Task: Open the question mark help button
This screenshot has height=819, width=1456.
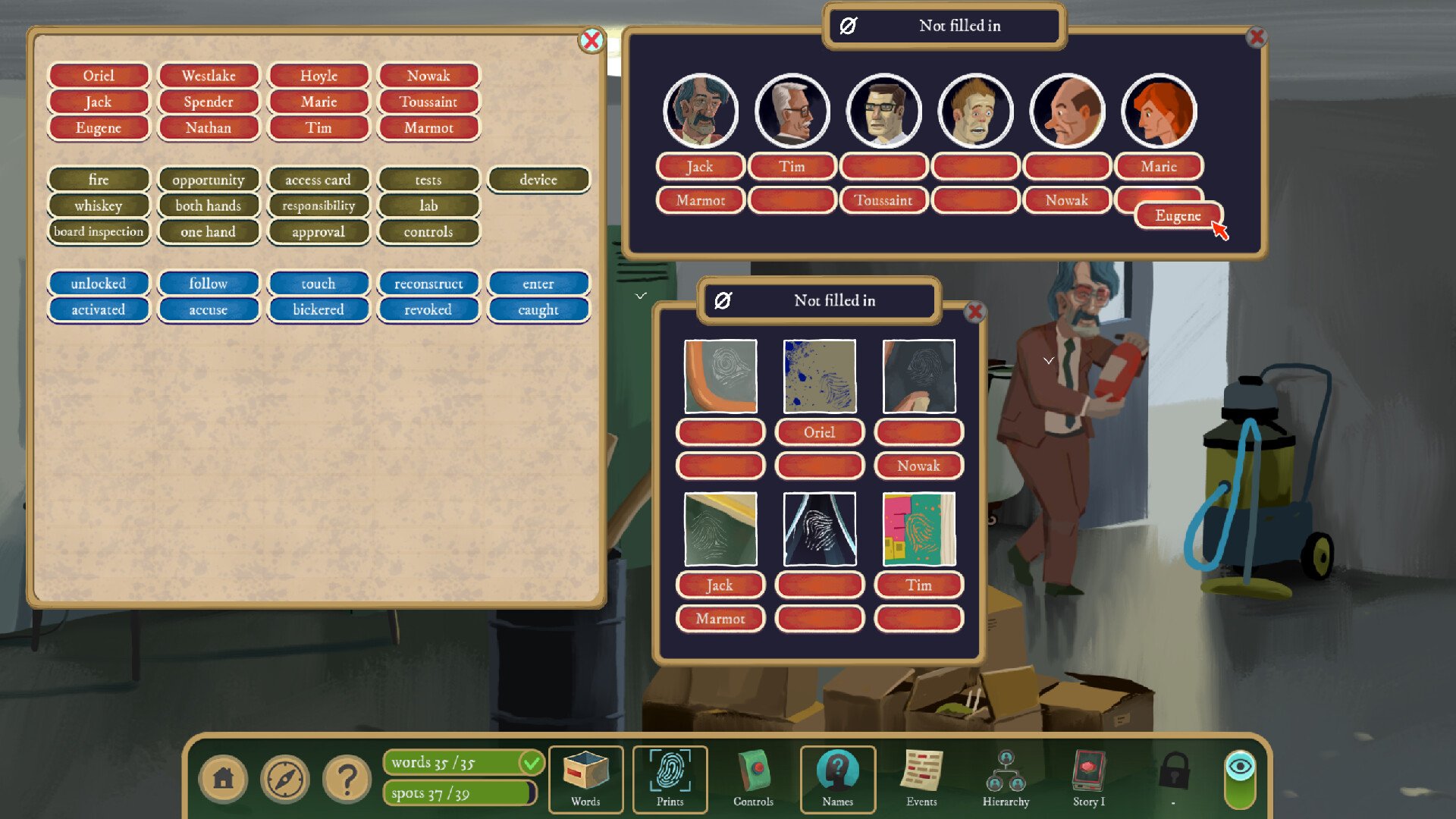Action: [347, 779]
